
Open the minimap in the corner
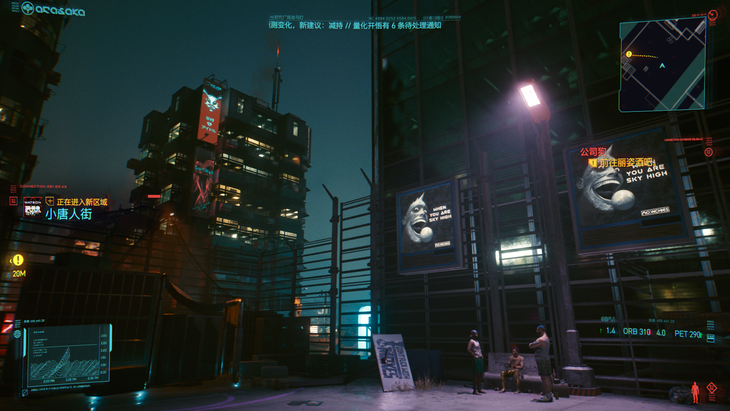(x=662, y=65)
